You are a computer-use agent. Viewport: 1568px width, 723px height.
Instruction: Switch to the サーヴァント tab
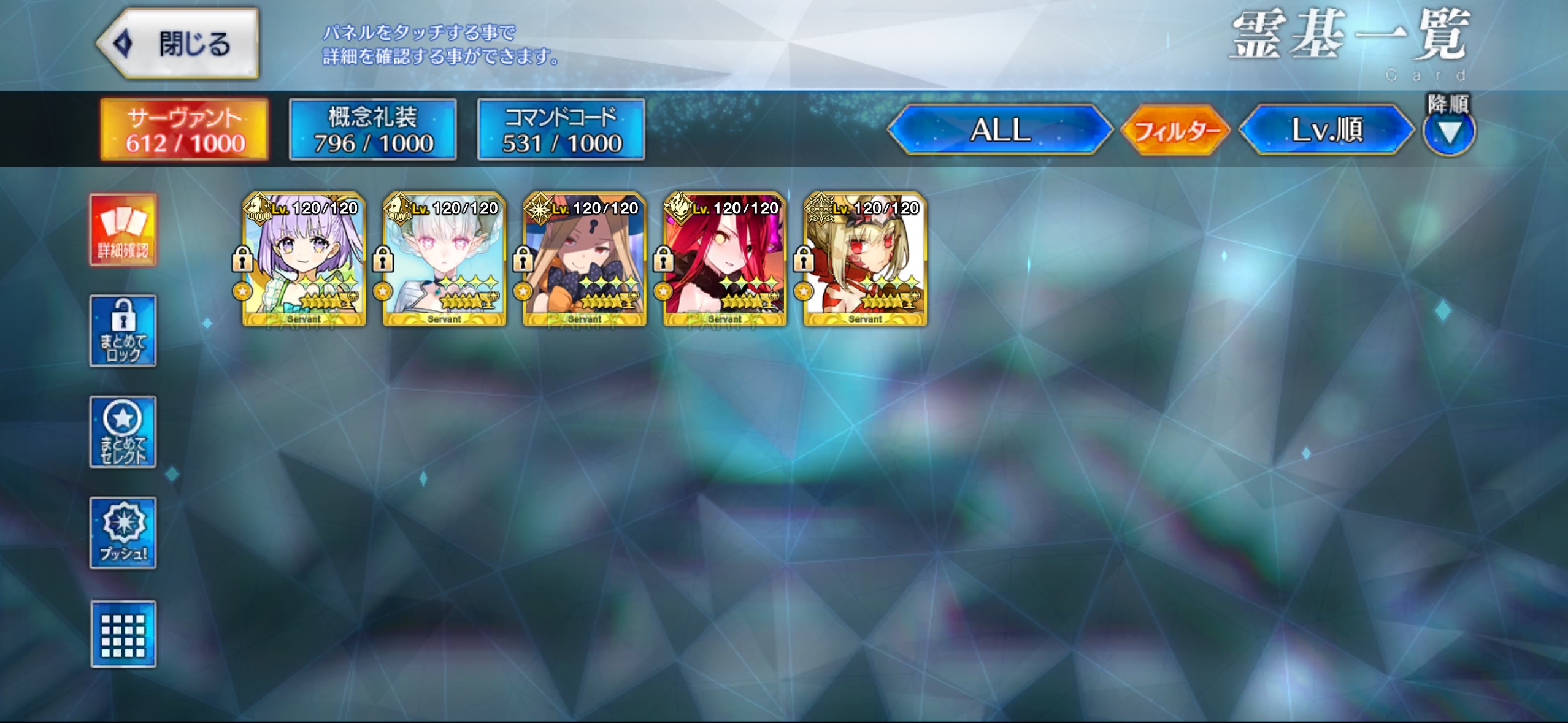(x=185, y=129)
